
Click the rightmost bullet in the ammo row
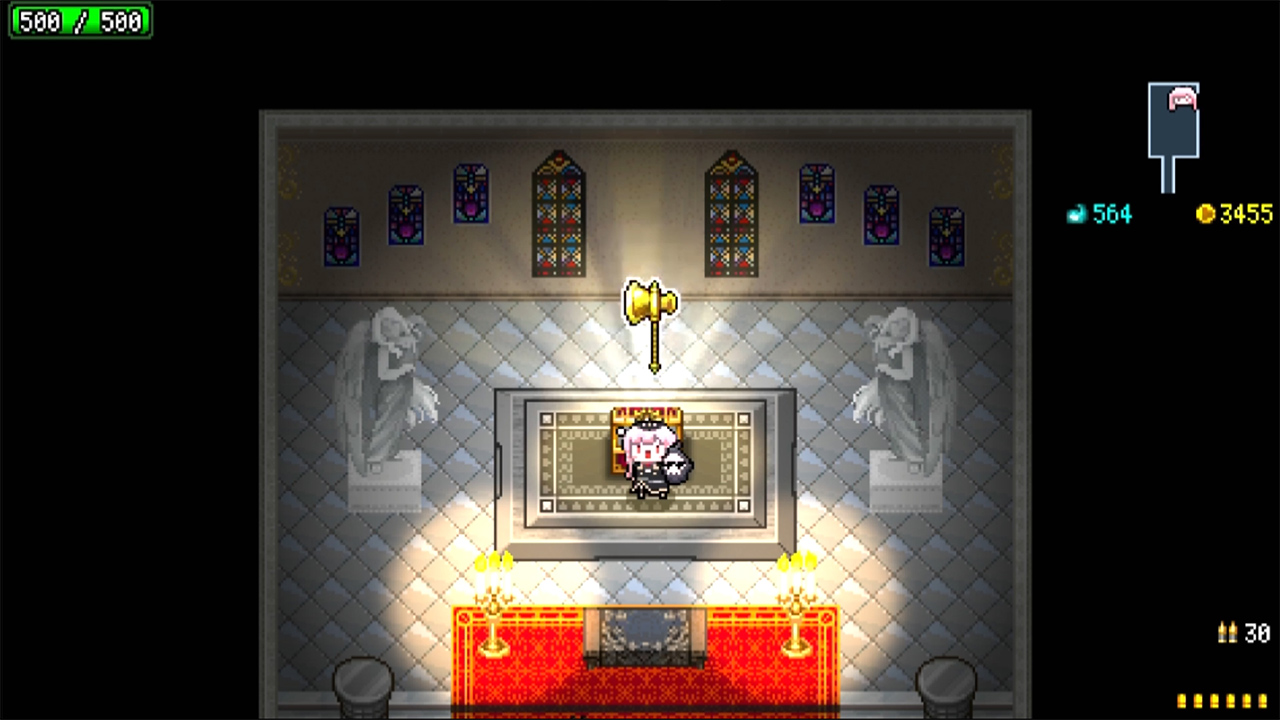1263,701
